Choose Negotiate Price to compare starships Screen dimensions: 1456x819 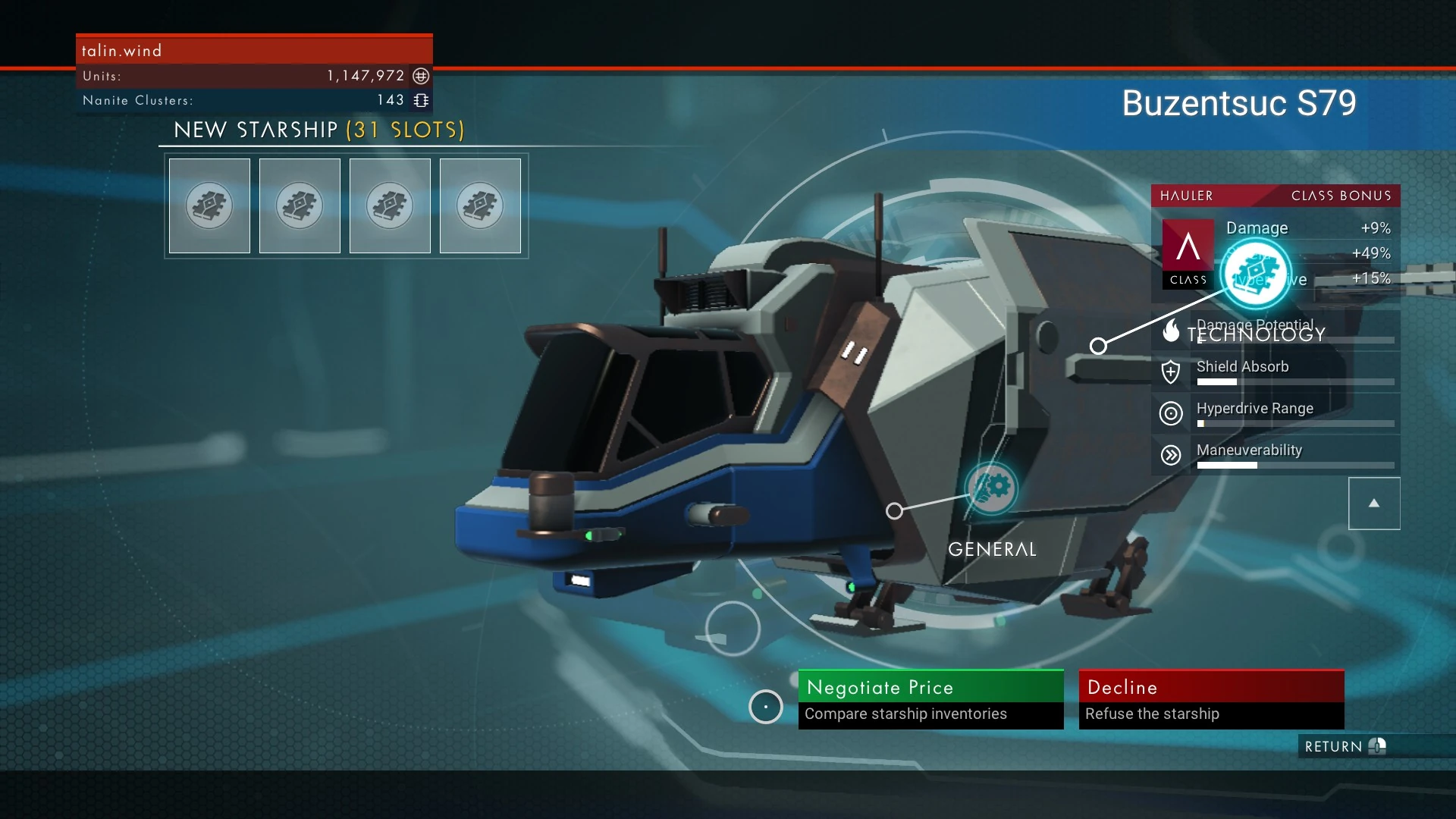930,698
